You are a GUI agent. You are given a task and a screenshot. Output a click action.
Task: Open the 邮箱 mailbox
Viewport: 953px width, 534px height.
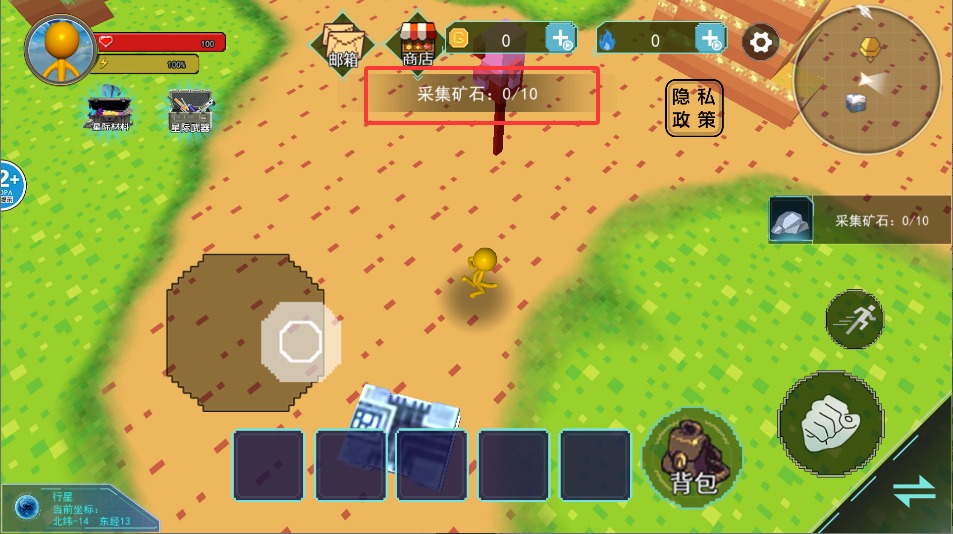[343, 44]
